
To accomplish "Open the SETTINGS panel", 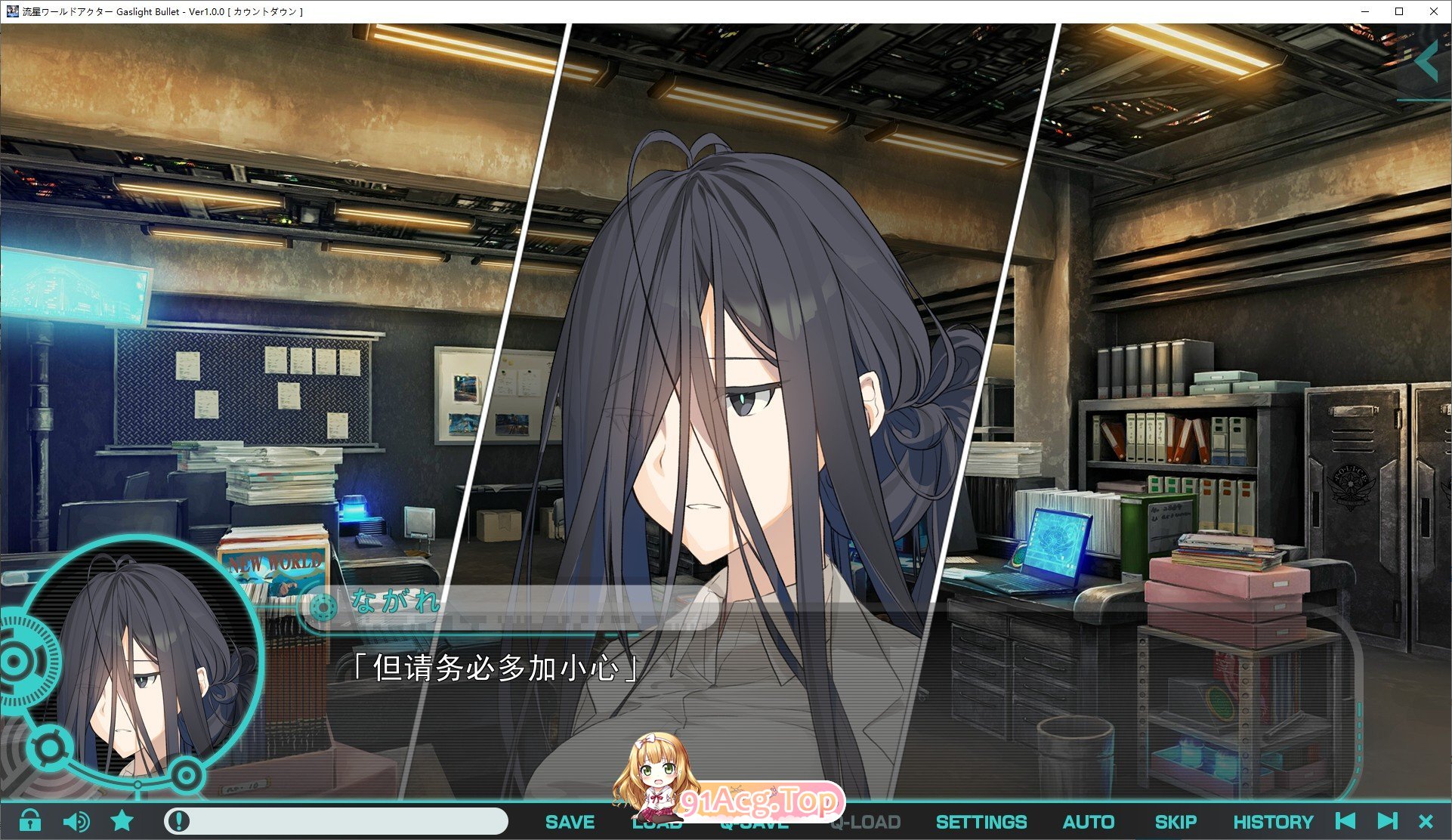I will [981, 821].
